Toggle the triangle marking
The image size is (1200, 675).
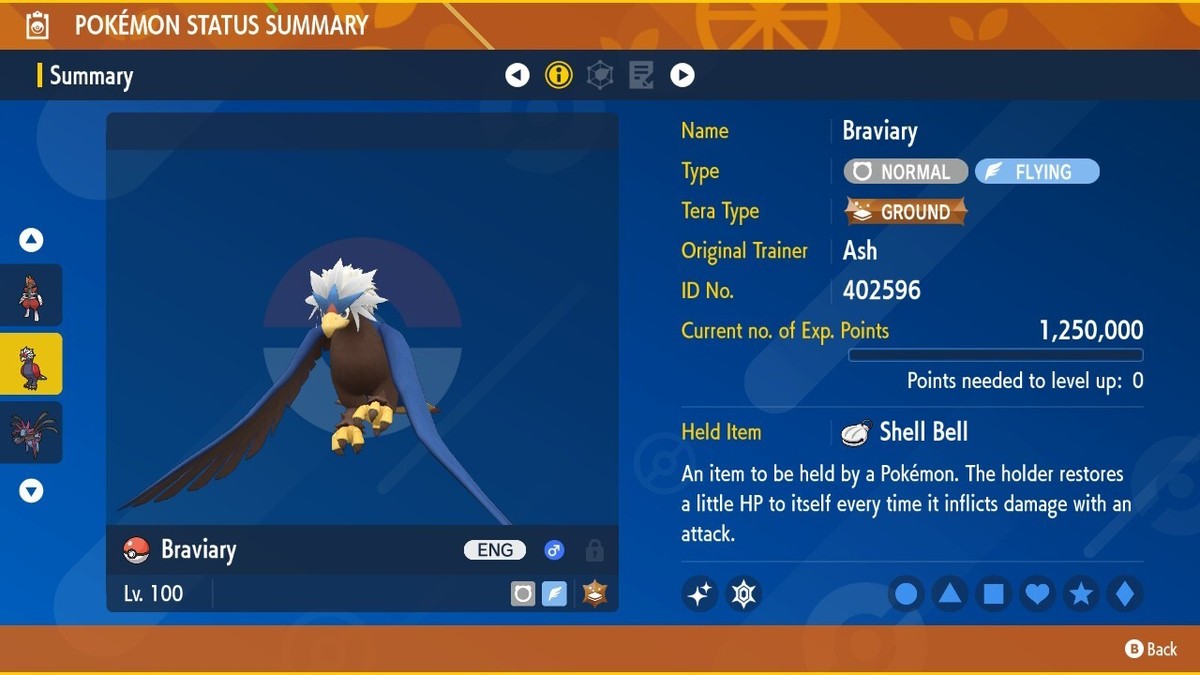950,594
